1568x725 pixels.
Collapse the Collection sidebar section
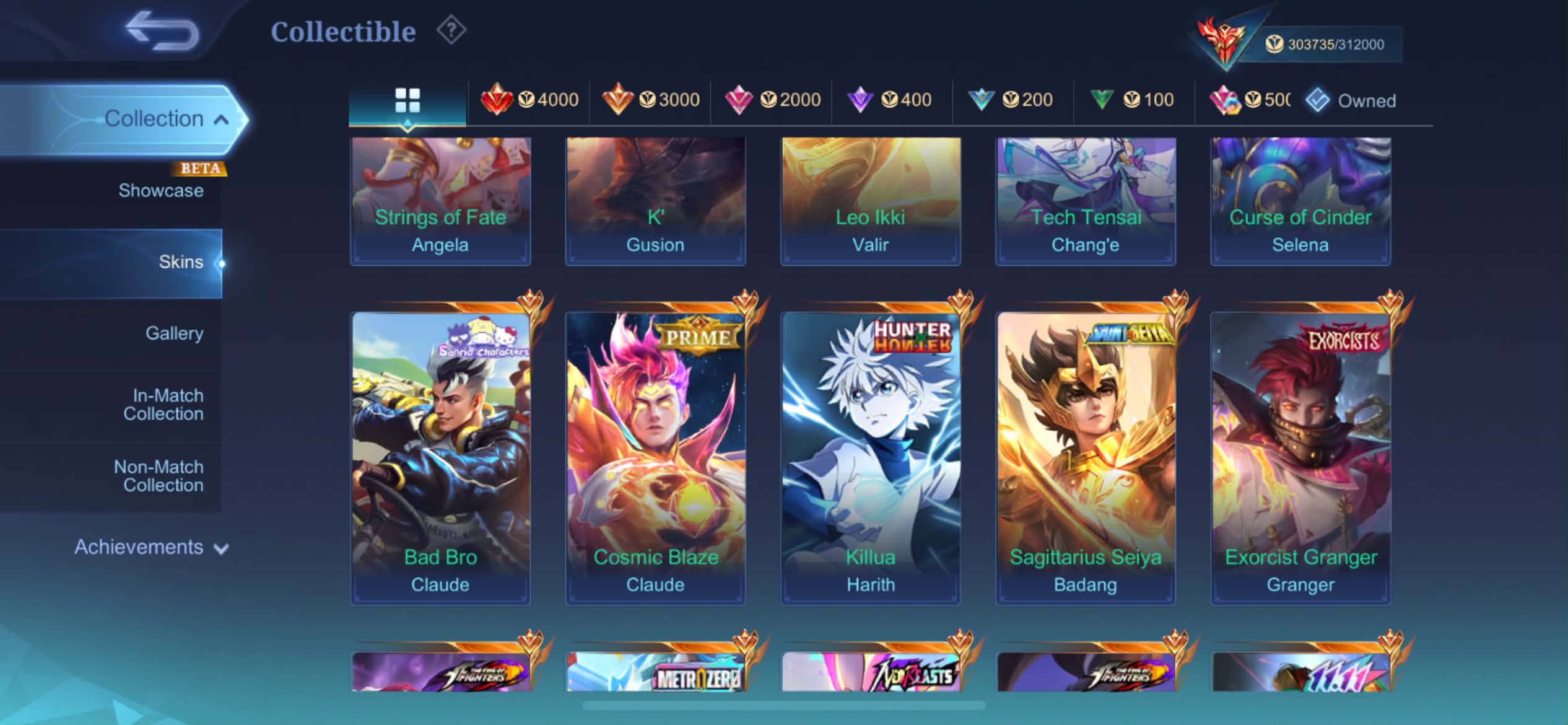(221, 120)
